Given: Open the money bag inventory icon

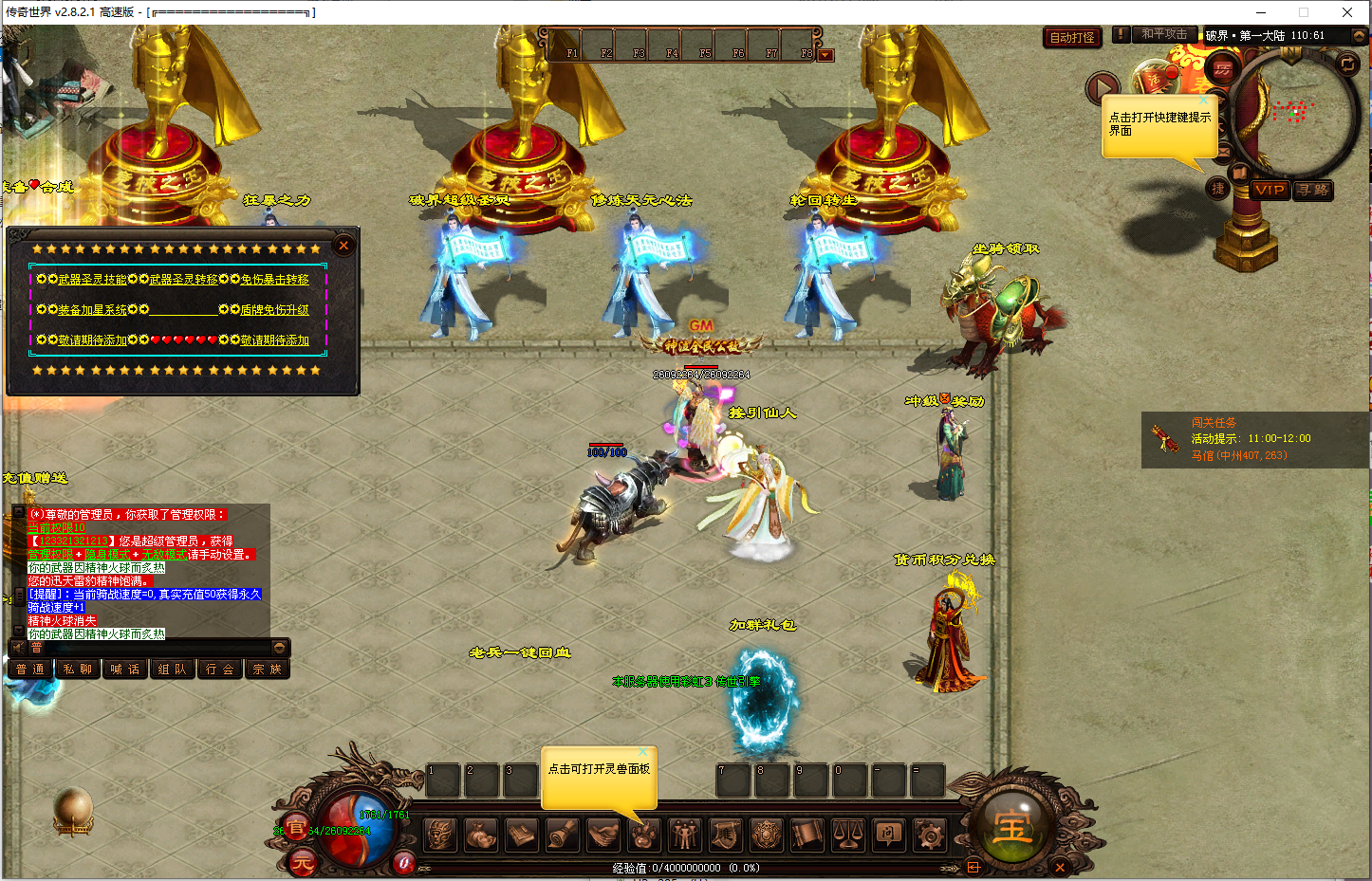Looking at the screenshot, I should pos(481,835).
